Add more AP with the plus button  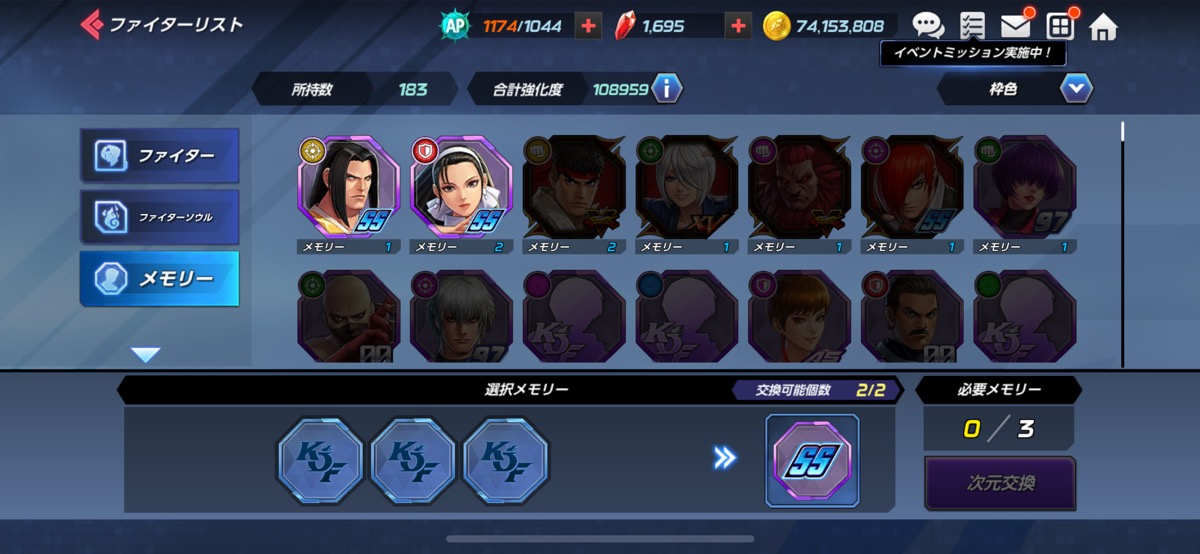(589, 26)
